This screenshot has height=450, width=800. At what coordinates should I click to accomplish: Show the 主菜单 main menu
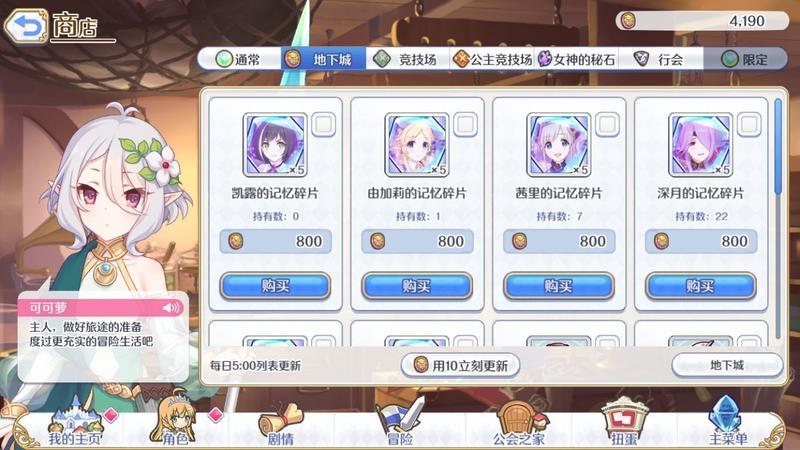727,425
